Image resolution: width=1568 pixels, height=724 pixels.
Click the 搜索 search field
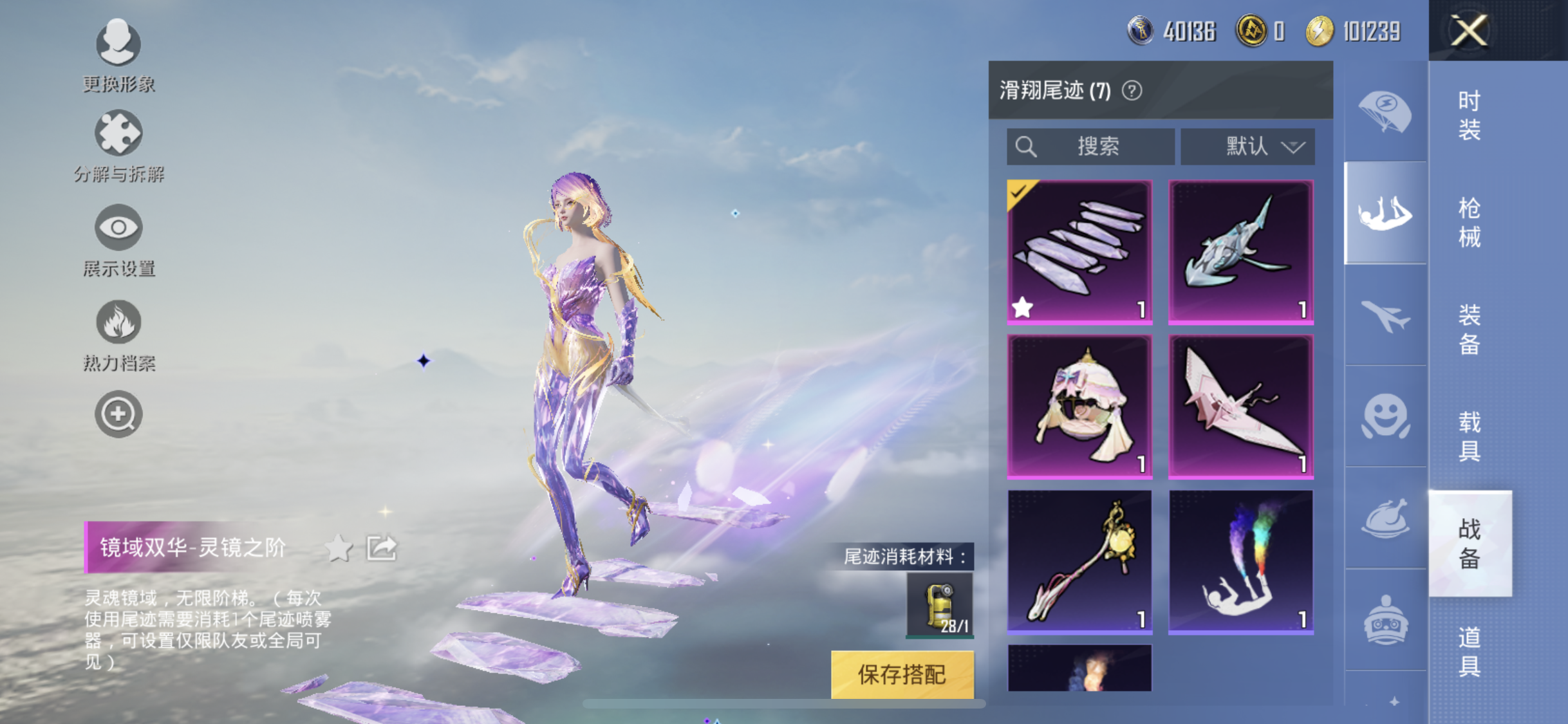pos(1090,146)
